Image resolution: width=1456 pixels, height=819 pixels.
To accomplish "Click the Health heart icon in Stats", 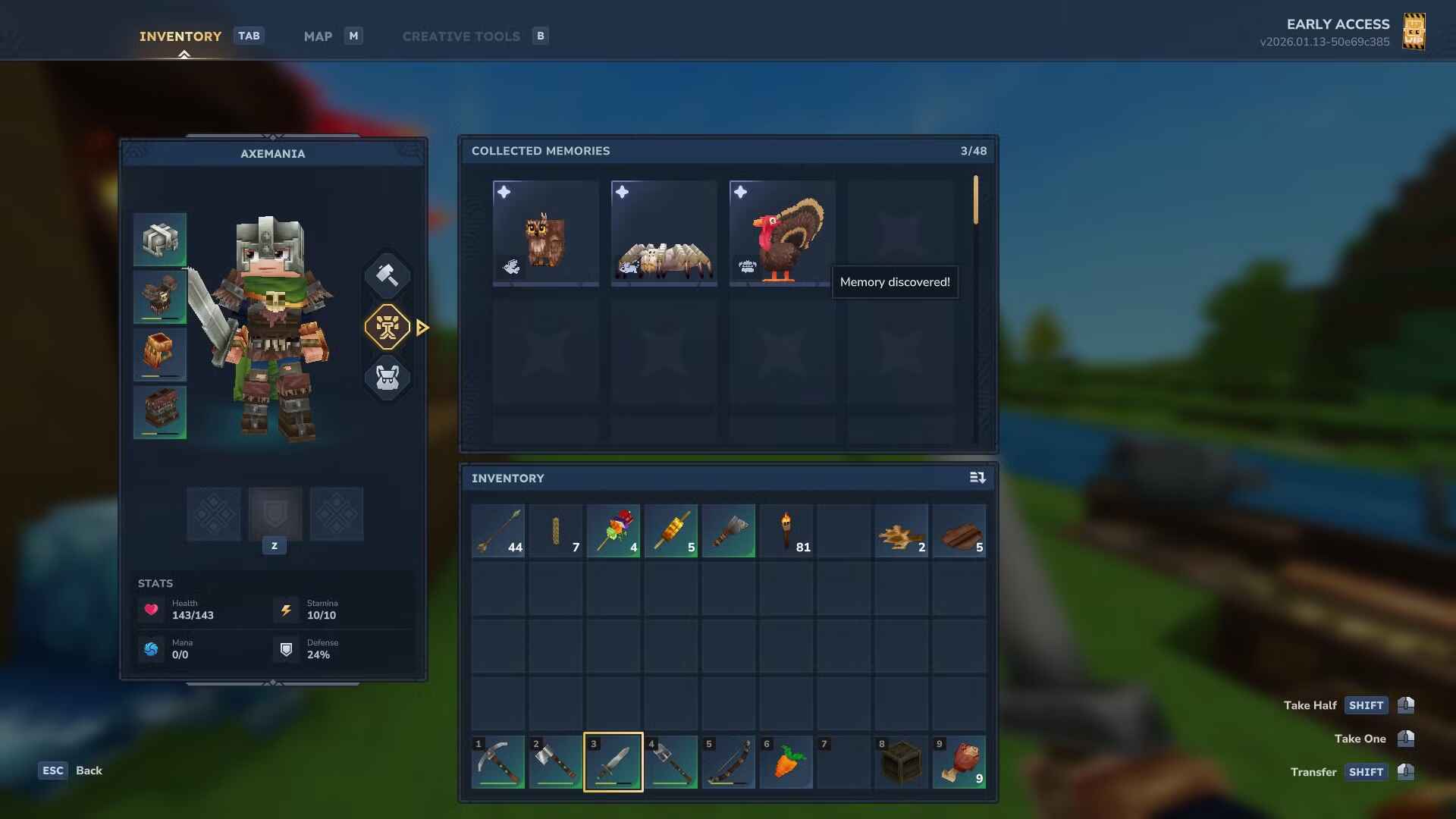I will coord(151,610).
